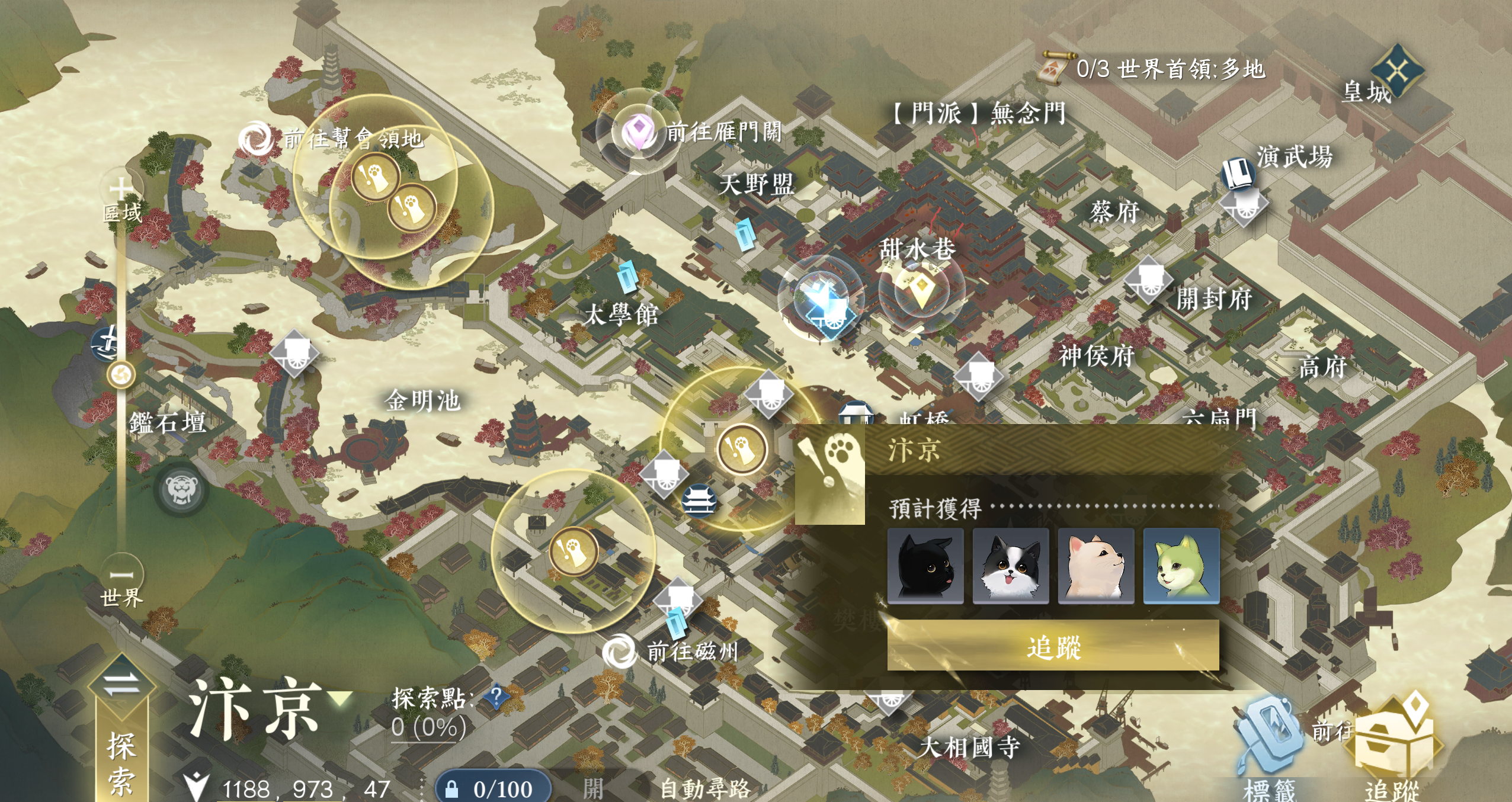Select the green dog reward thumbnail
The image size is (1512, 802).
coord(1181,566)
